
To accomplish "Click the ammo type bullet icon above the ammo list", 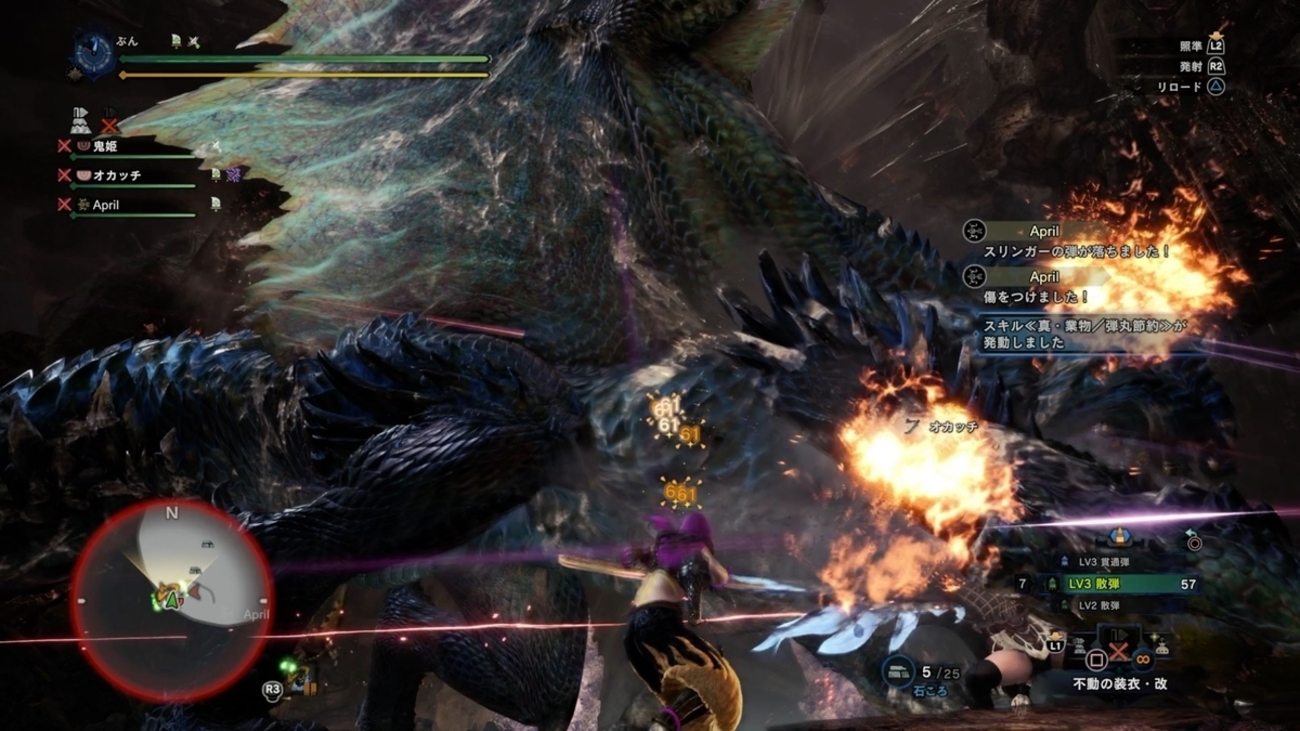I will (x=1119, y=538).
